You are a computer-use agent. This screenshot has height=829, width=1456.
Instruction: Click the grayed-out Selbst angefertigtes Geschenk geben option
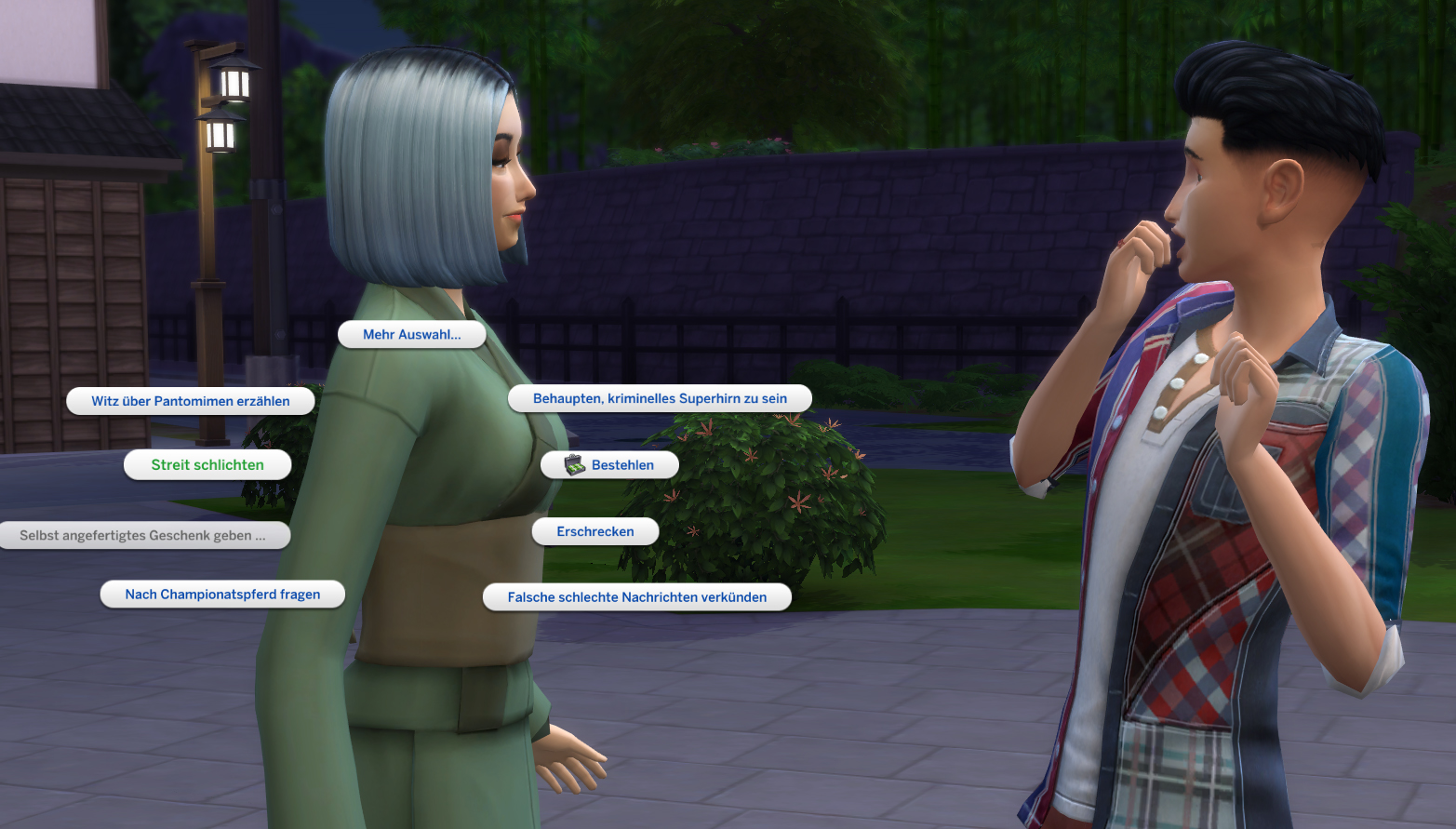(144, 535)
